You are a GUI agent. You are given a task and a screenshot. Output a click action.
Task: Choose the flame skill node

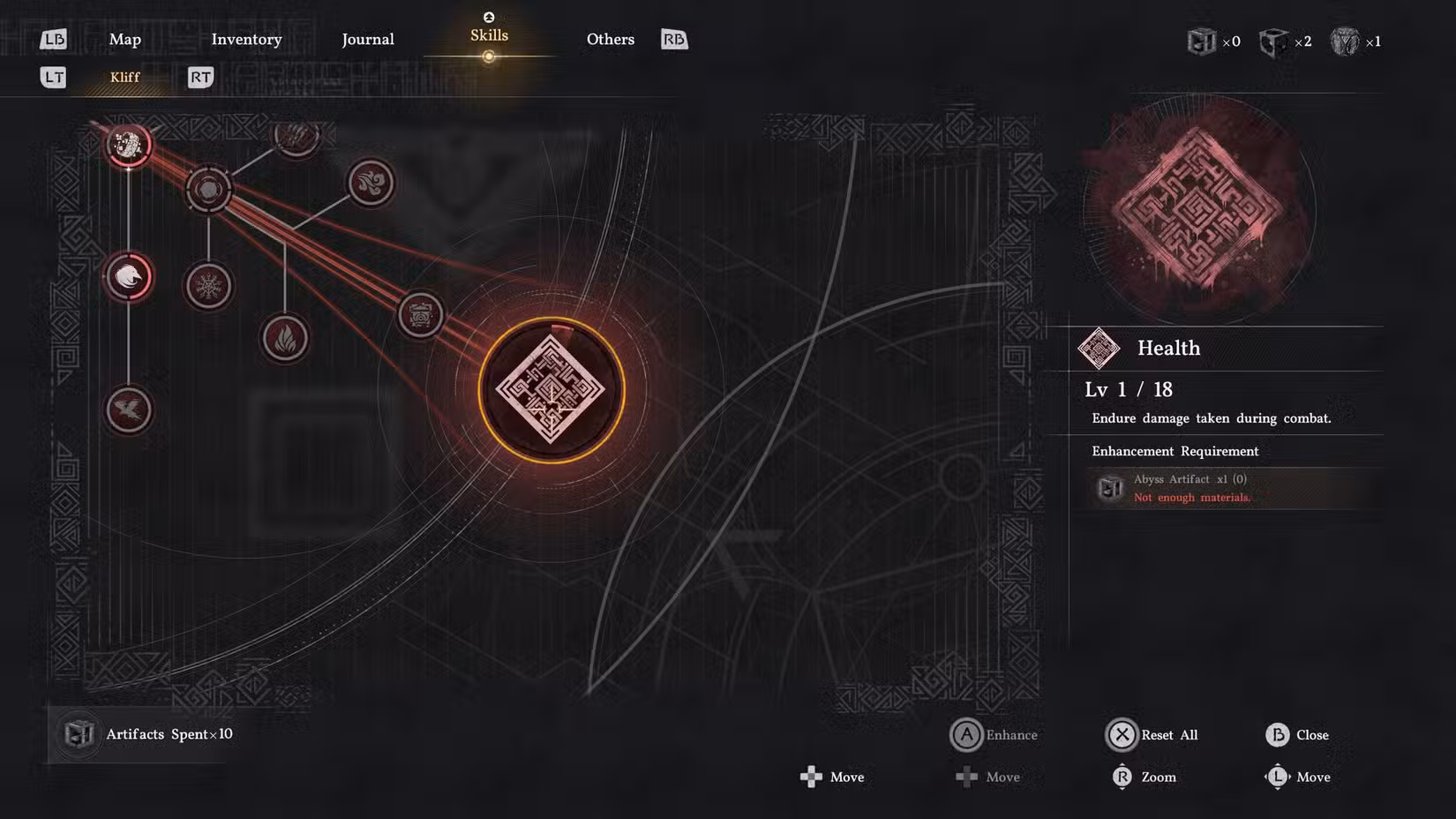point(285,339)
